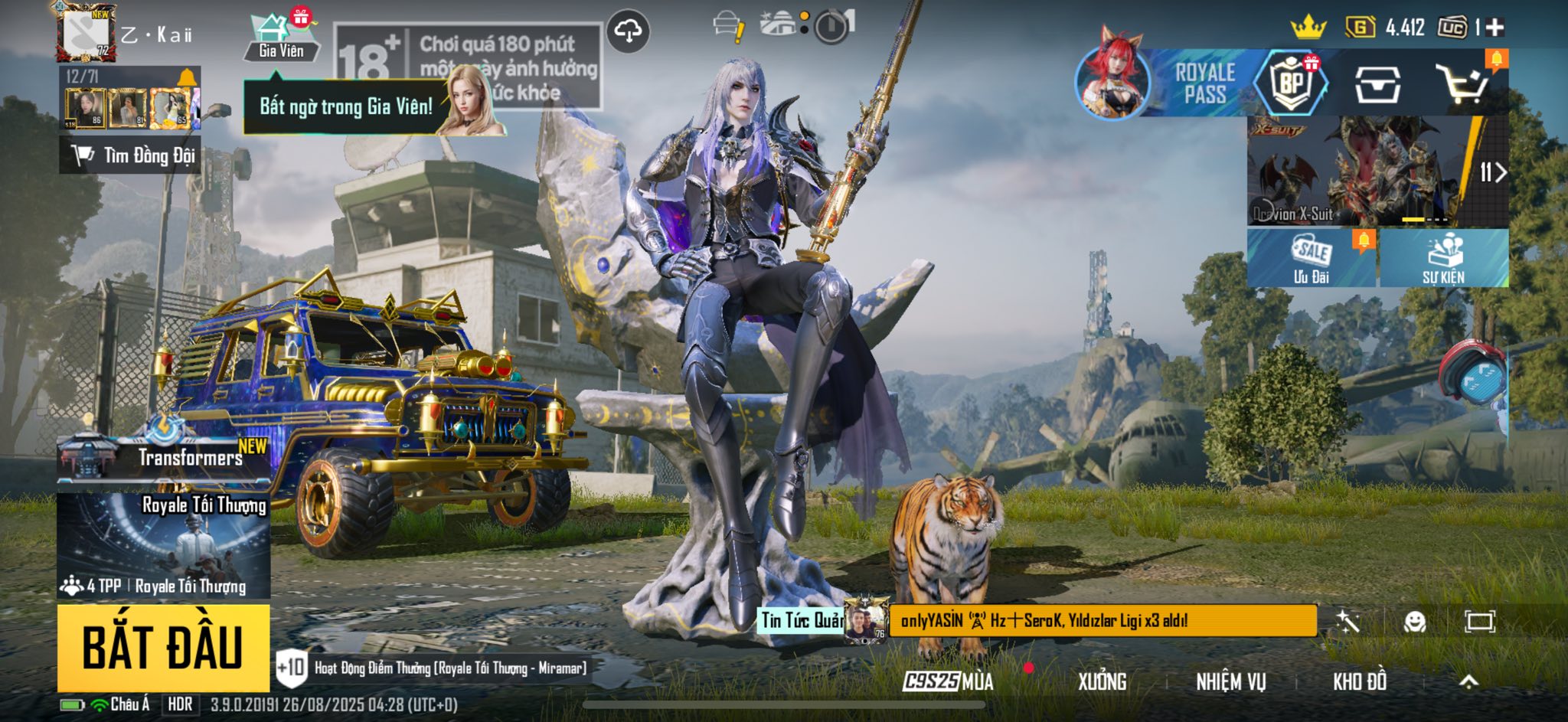Screen dimensions: 1568x722
Task: Open the Xưởng workshop tab
Action: (1102, 681)
